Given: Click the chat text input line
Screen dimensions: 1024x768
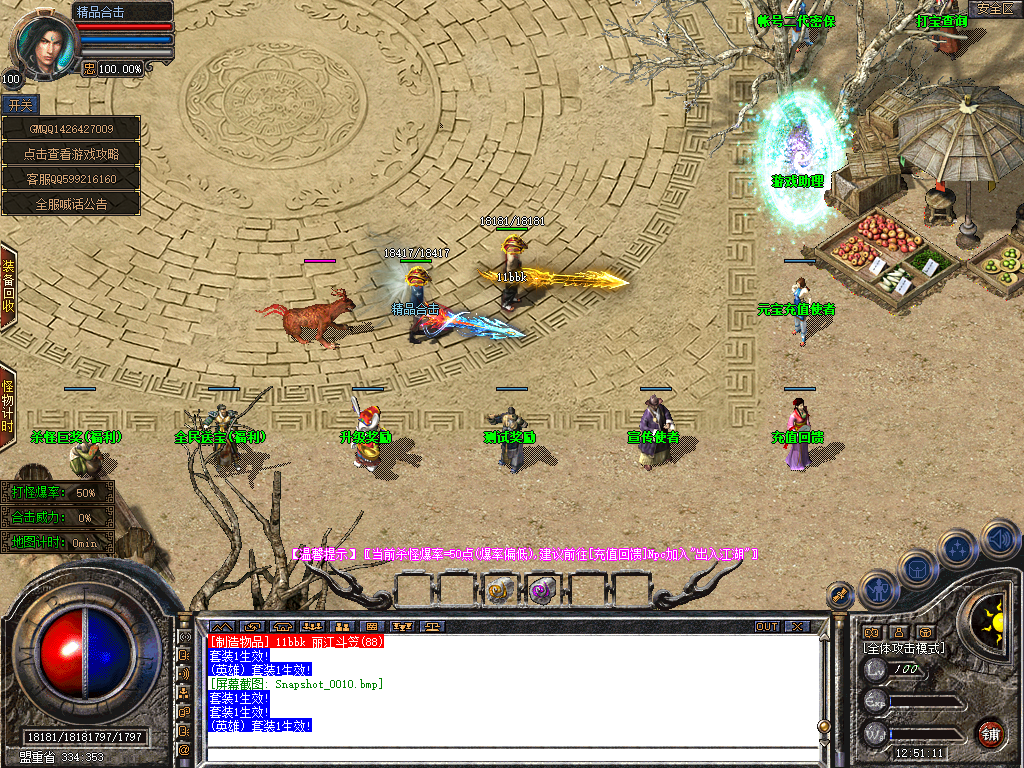Looking at the screenshot, I should pyautogui.click(x=510, y=754).
